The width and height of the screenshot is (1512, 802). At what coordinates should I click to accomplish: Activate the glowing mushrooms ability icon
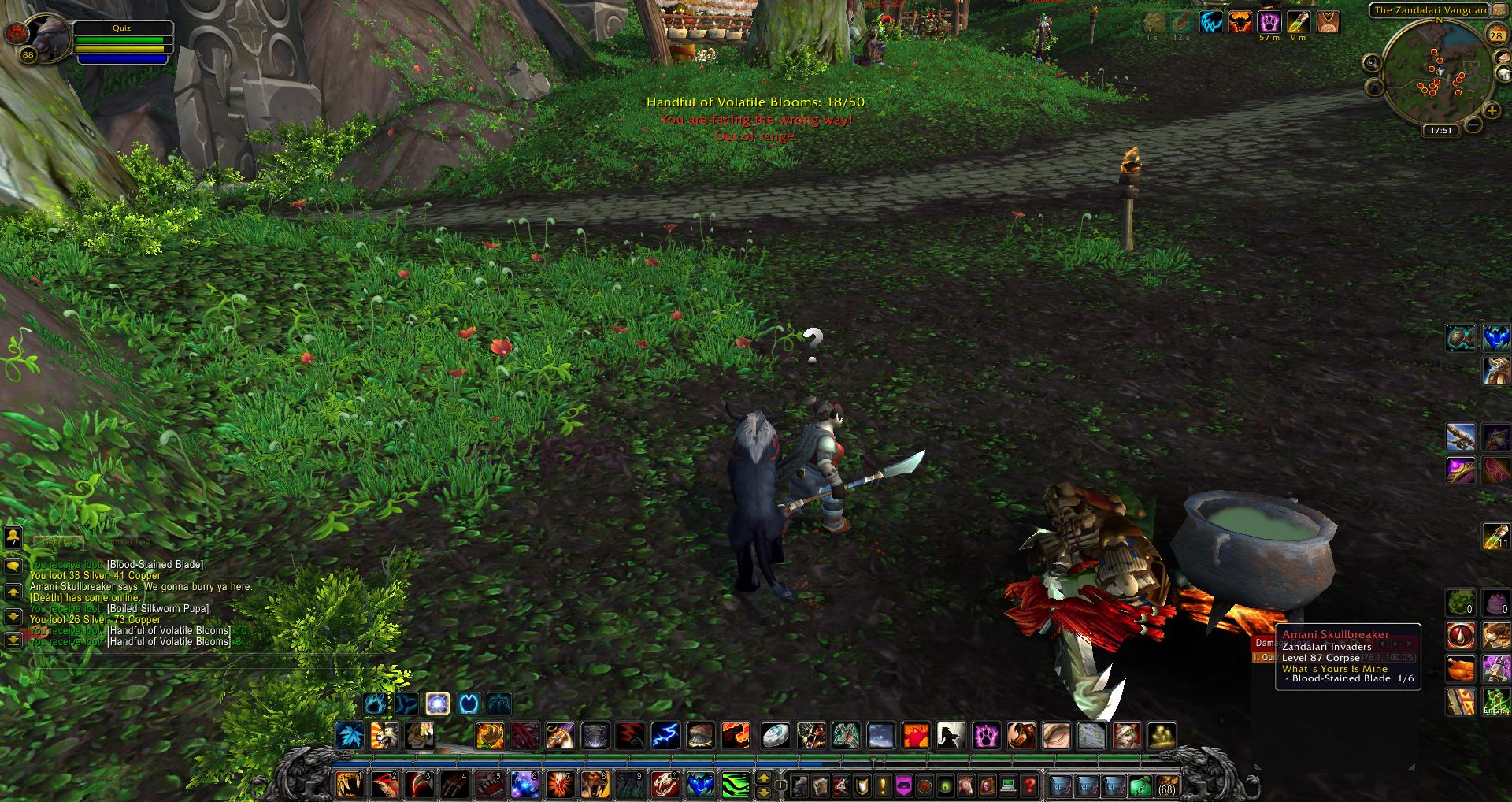pyautogui.click(x=1162, y=736)
